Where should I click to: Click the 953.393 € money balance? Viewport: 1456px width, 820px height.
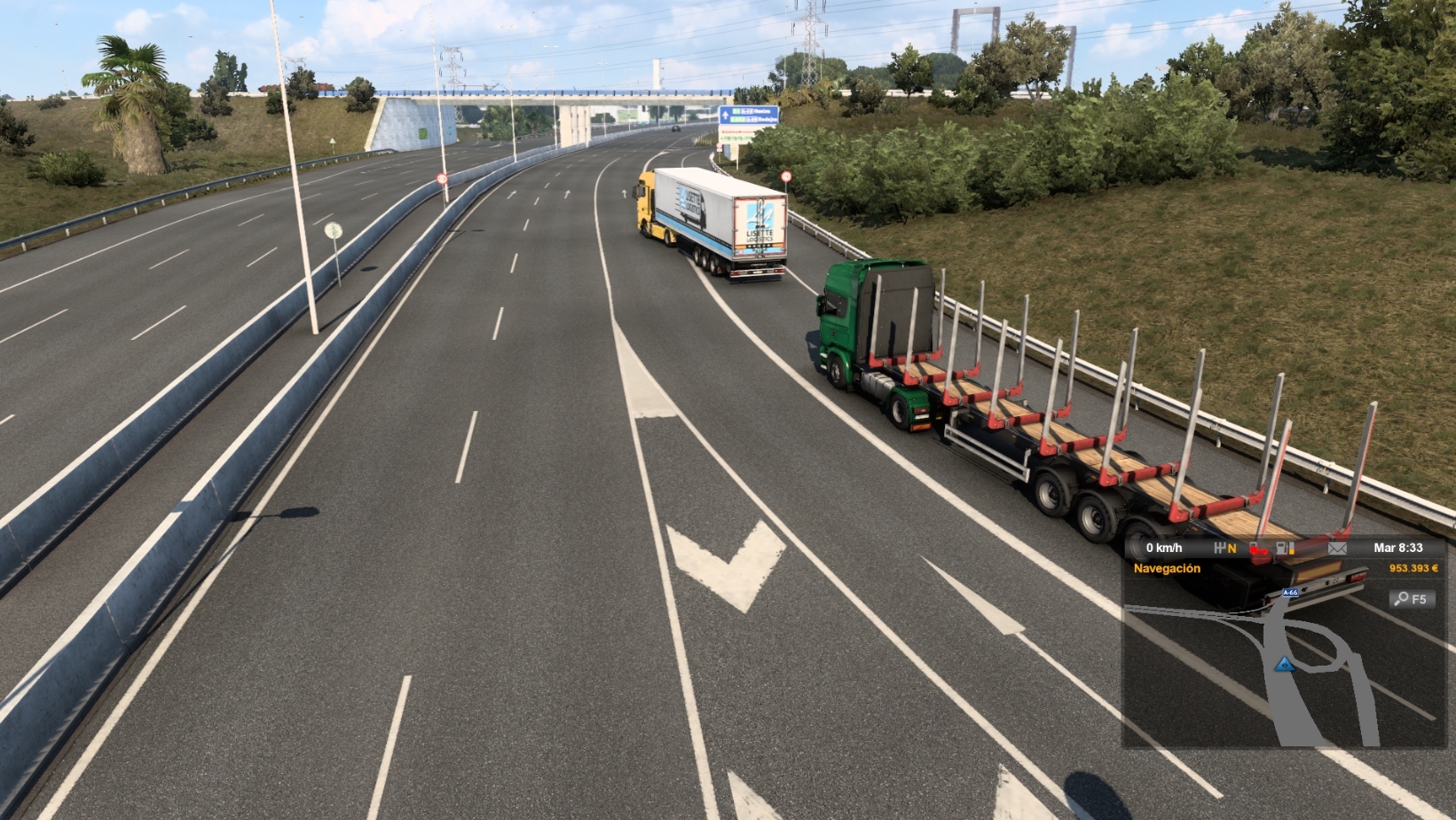[x=1414, y=568]
